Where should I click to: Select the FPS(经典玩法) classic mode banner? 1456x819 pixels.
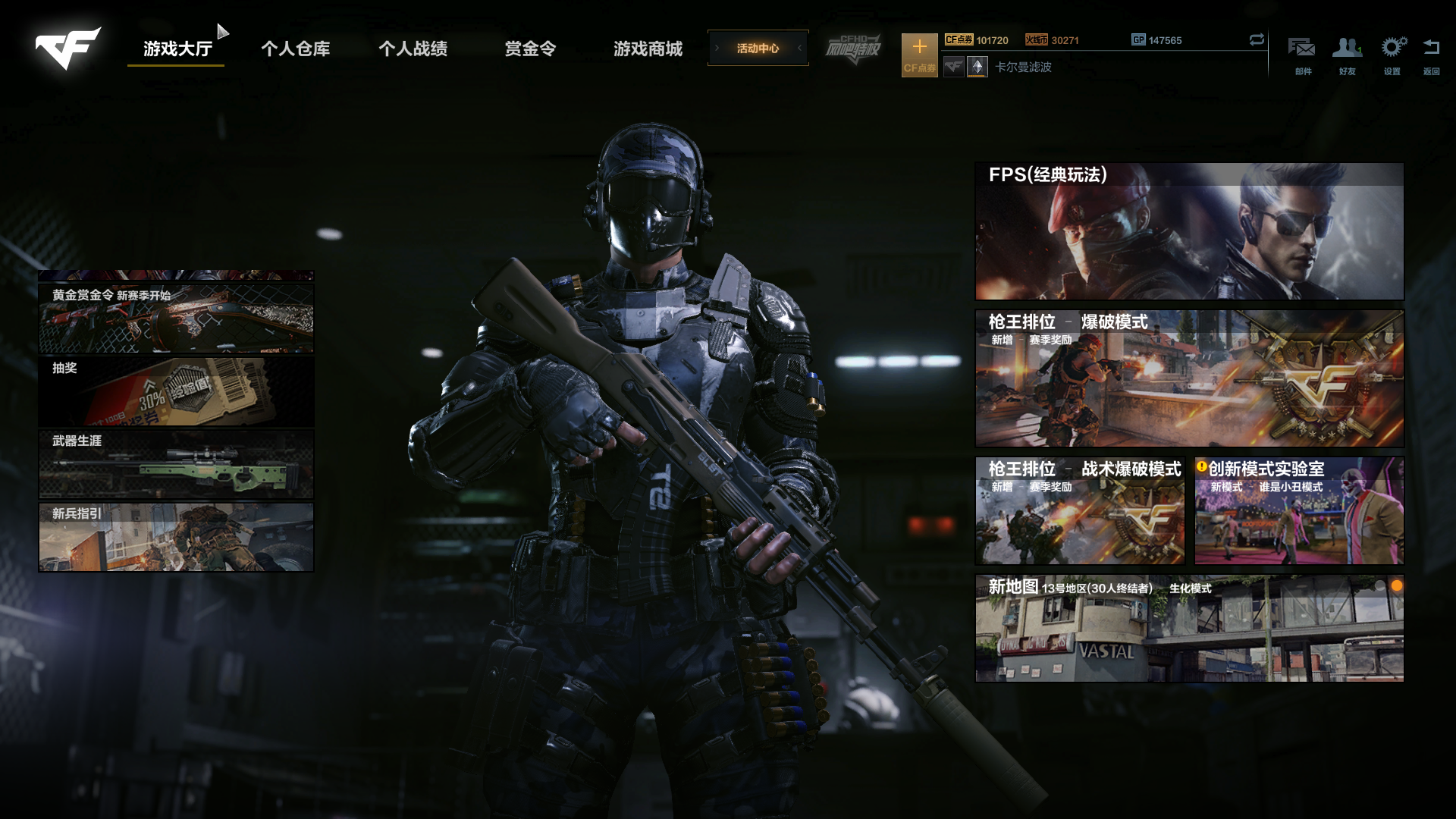pos(1188,231)
